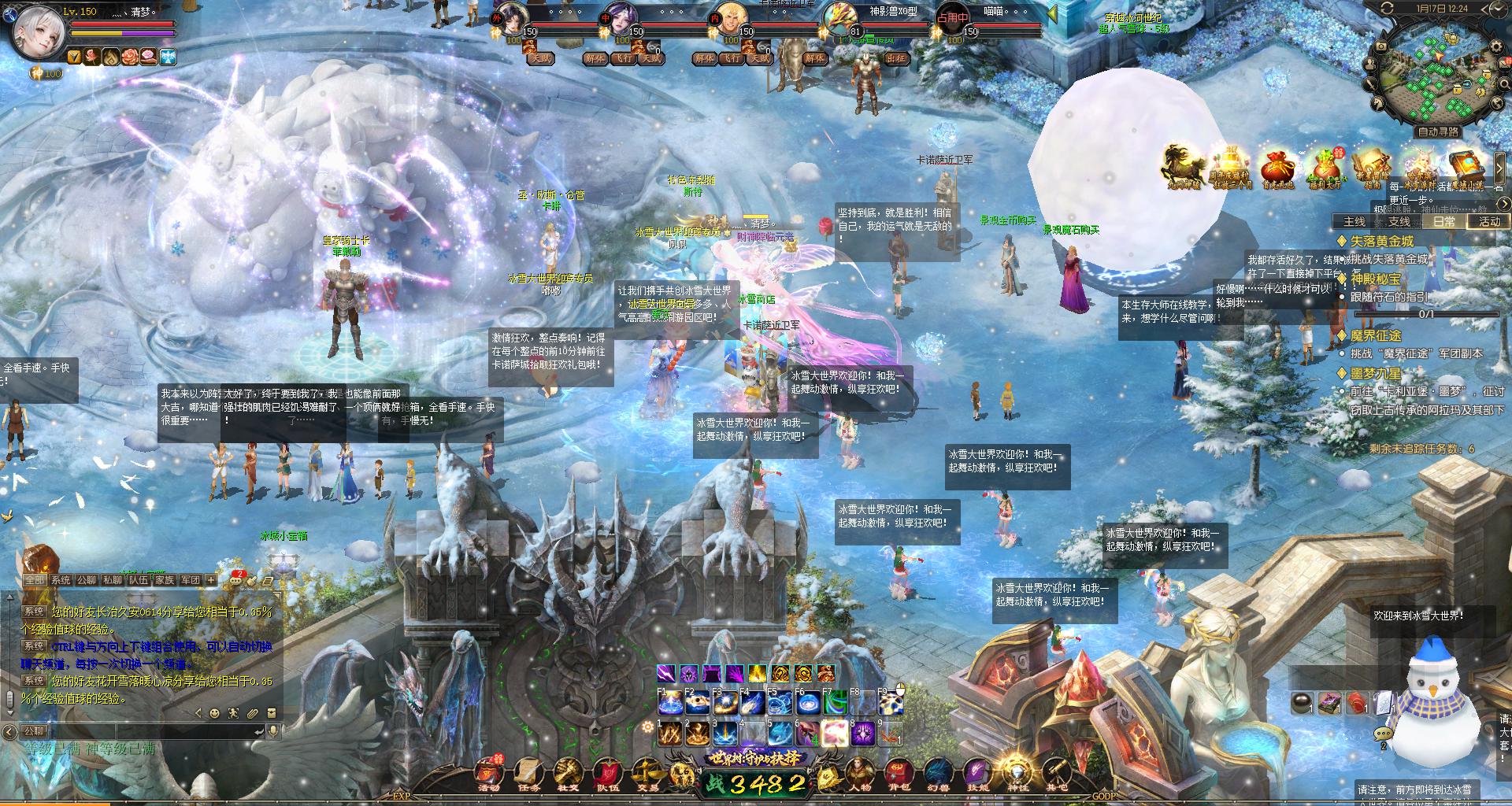Click the 自动寻路 auto-pathfinding button
Viewport: 1512px width, 806px height.
[1438, 131]
